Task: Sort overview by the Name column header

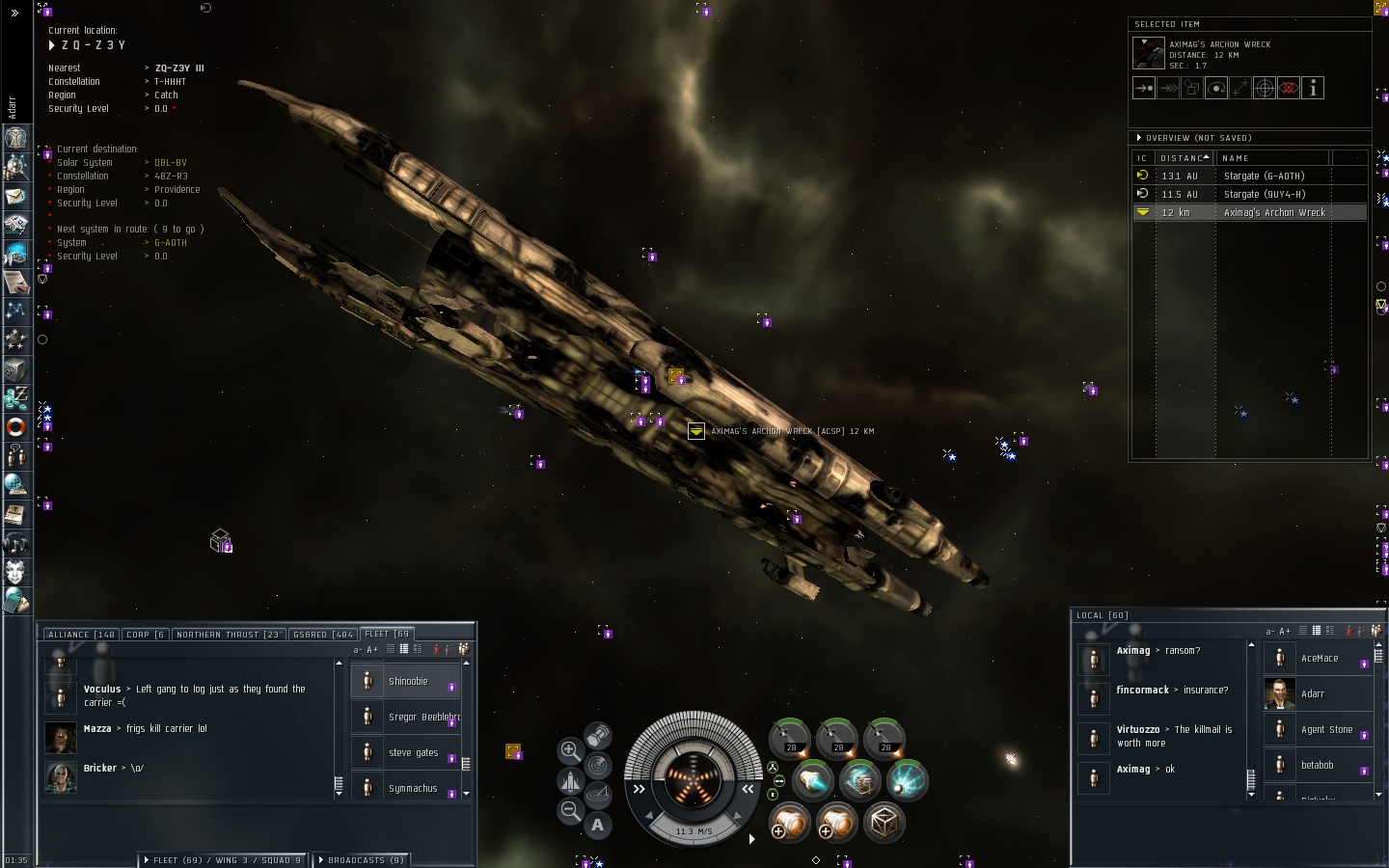Action: point(1273,158)
